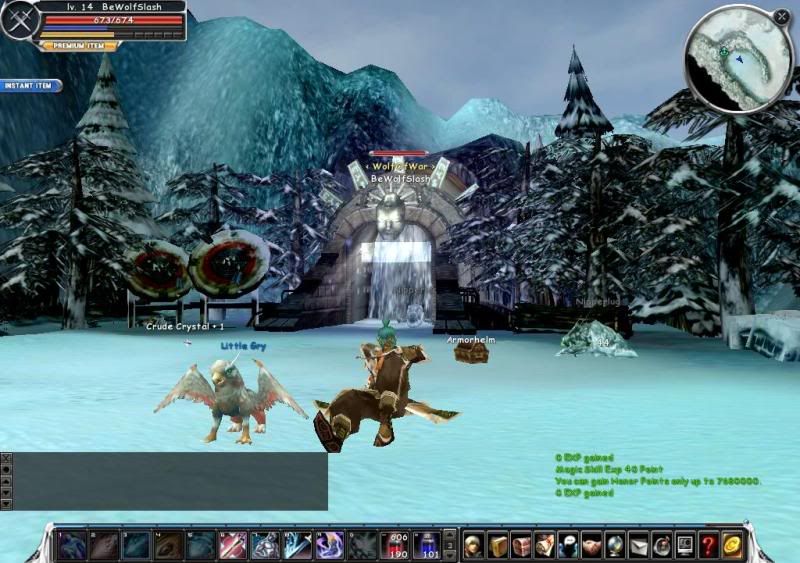Open the character portrait menu icon
Screen dimensions: 800x563
(474, 545)
